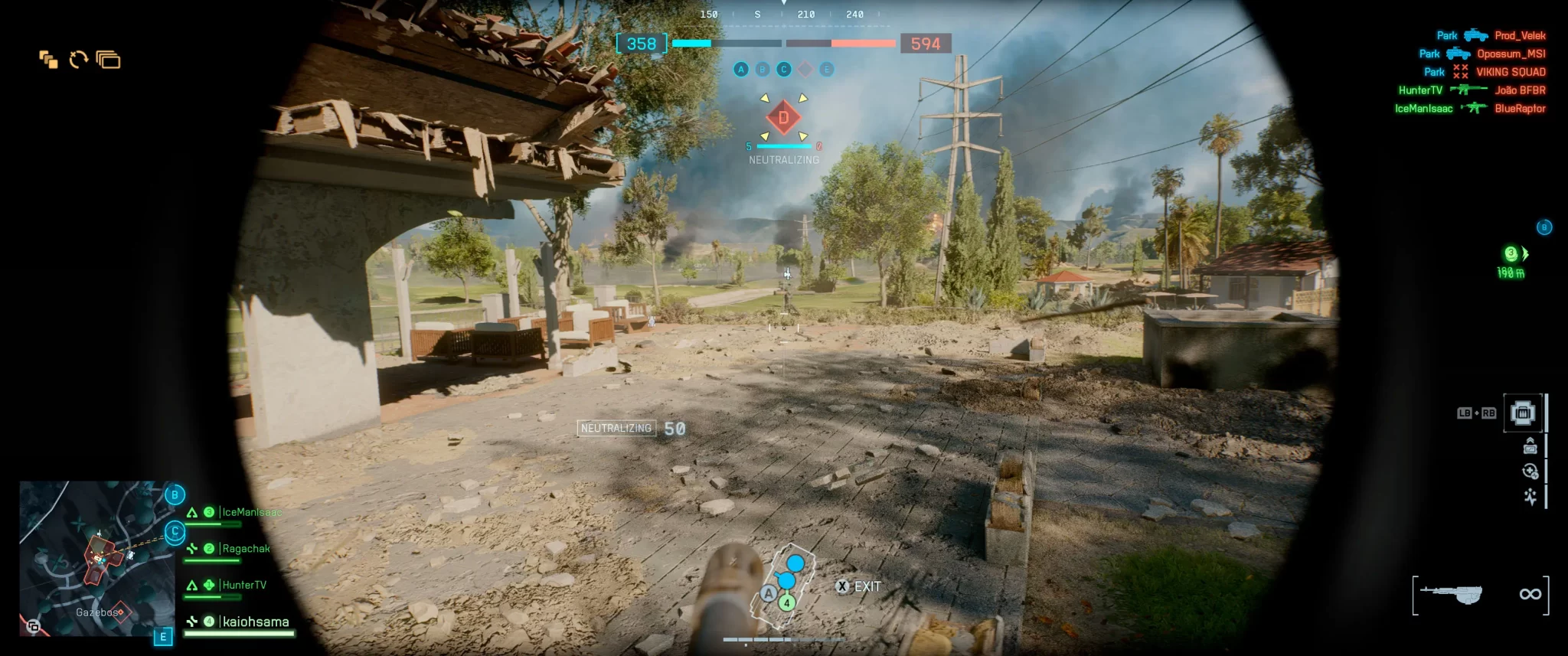The width and height of the screenshot is (1568, 656).
Task: Select objective C in the capture point row
Action: (x=783, y=70)
